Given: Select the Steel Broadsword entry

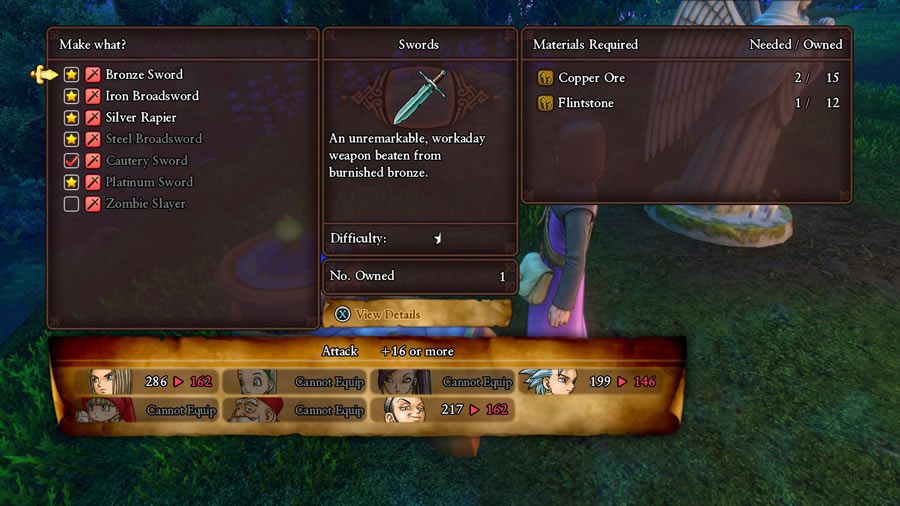Looking at the screenshot, I should (153, 139).
